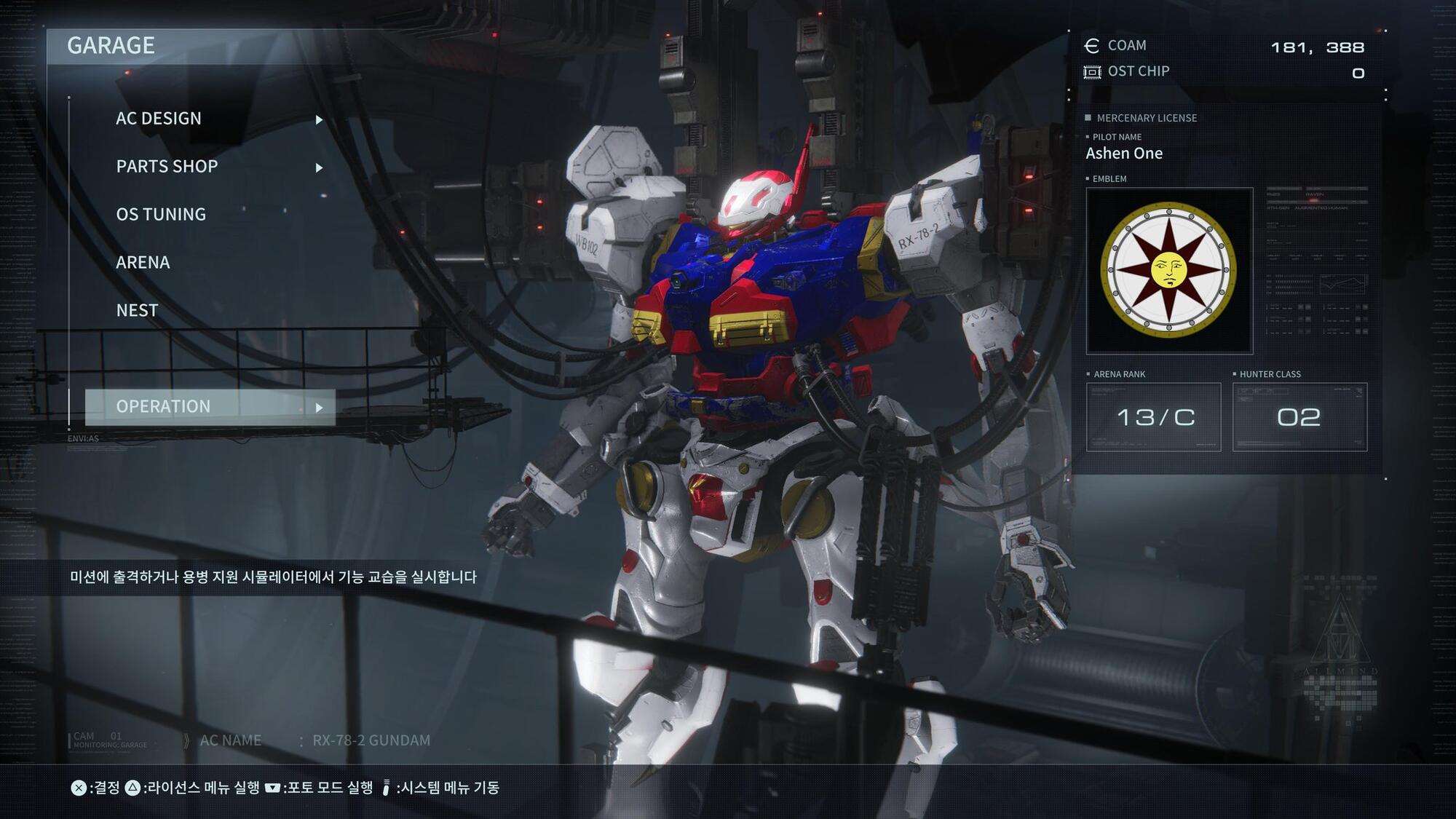Select OS TUNING
Image resolution: width=1456 pixels, height=819 pixels.
coord(161,215)
